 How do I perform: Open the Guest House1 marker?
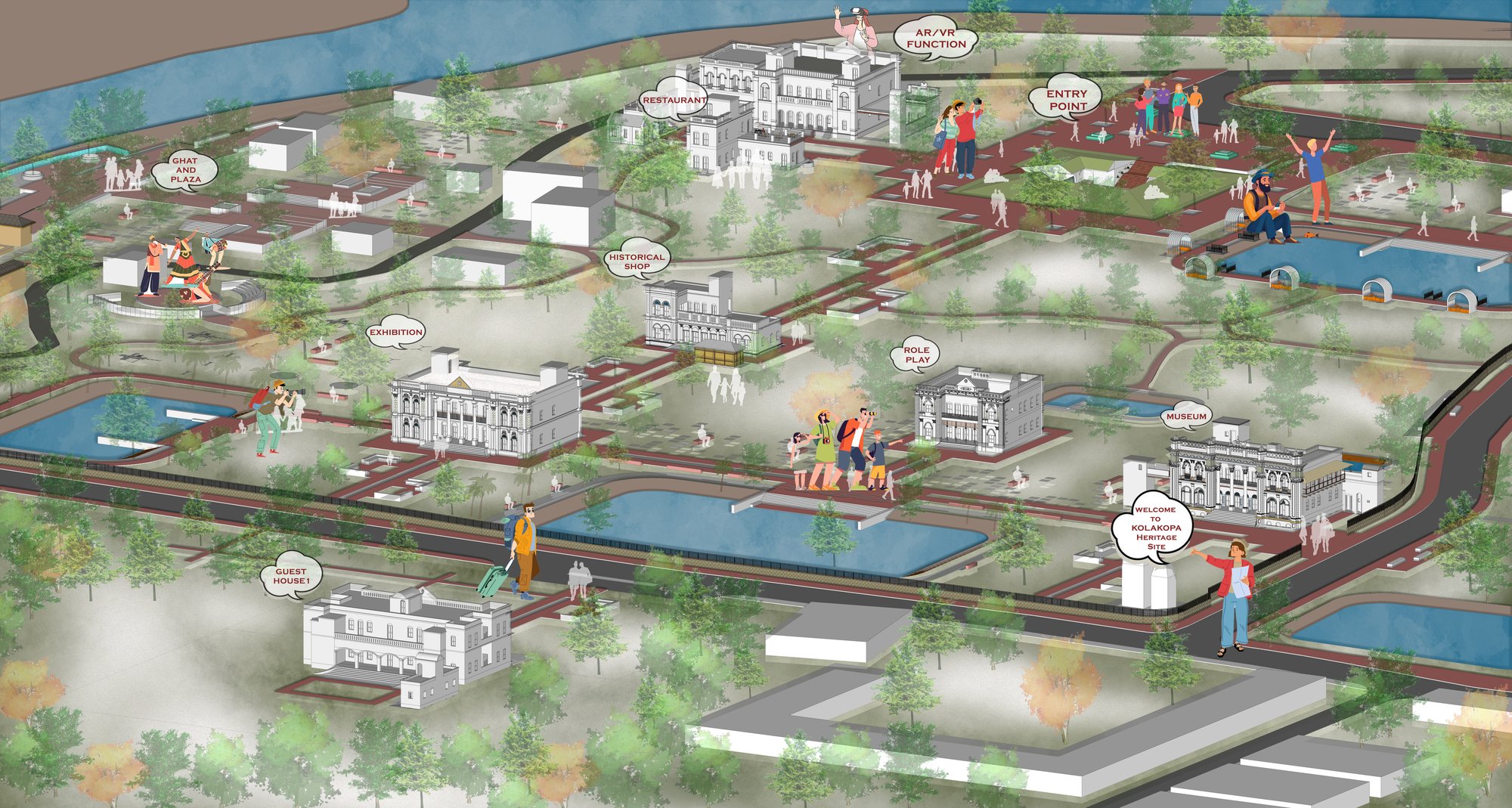(x=291, y=576)
